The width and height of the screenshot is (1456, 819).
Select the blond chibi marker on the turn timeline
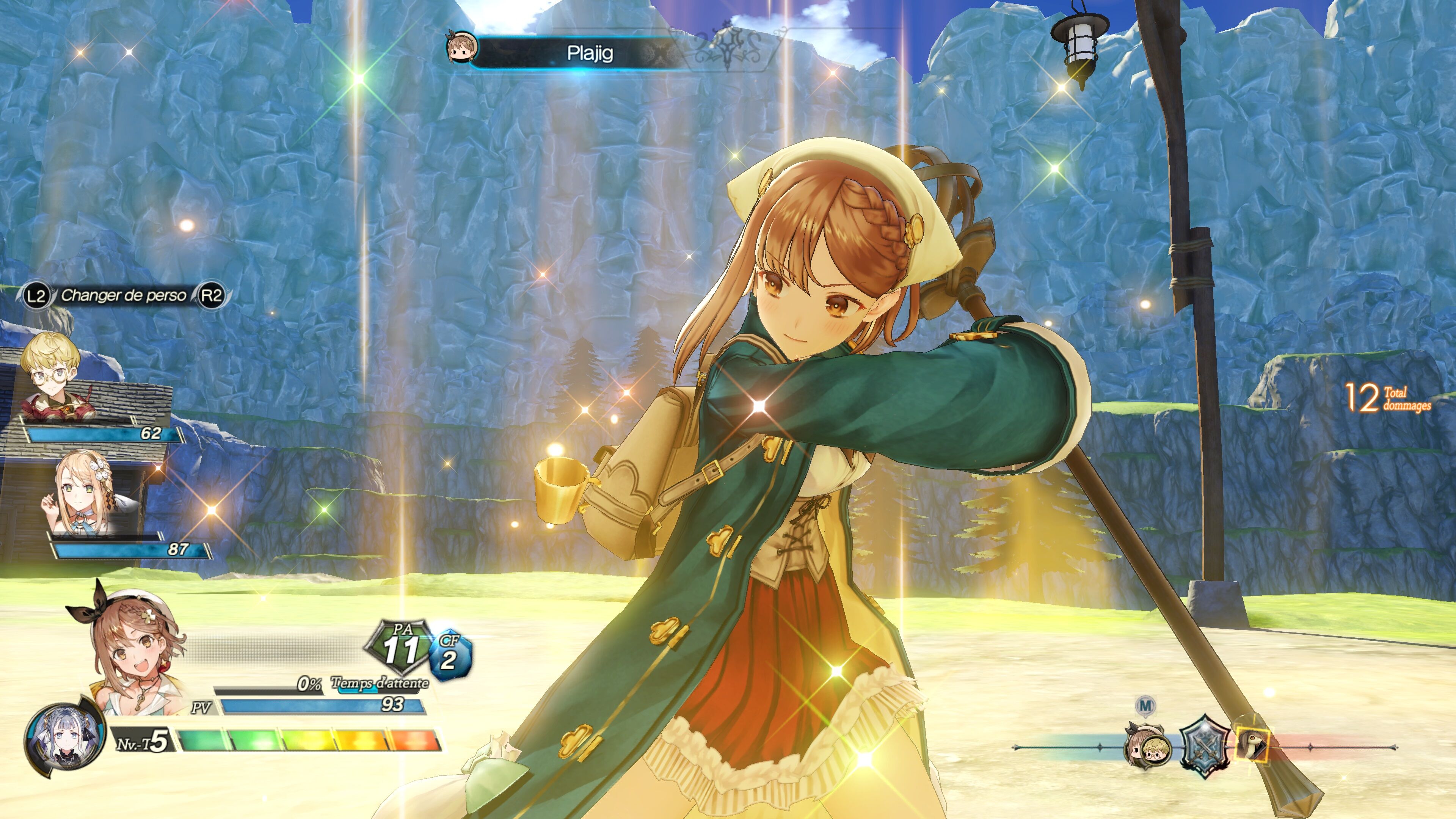(1156, 751)
